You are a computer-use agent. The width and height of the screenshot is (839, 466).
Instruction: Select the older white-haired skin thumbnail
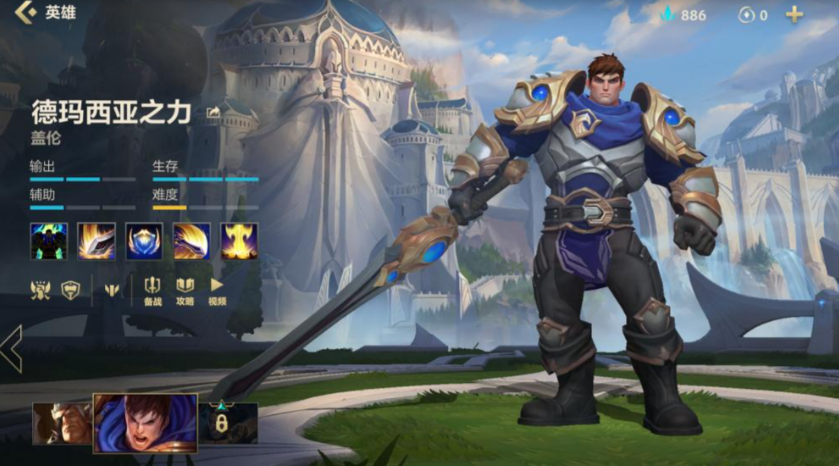point(60,423)
